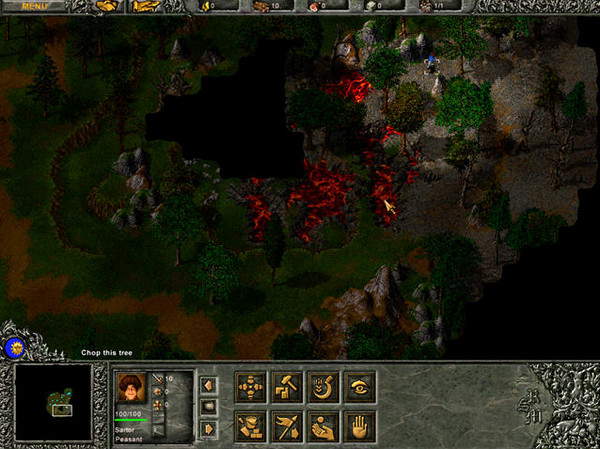Click the handshake diplomacy icon
Image resolution: width=600 pixels, height=449 pixels.
106,6
